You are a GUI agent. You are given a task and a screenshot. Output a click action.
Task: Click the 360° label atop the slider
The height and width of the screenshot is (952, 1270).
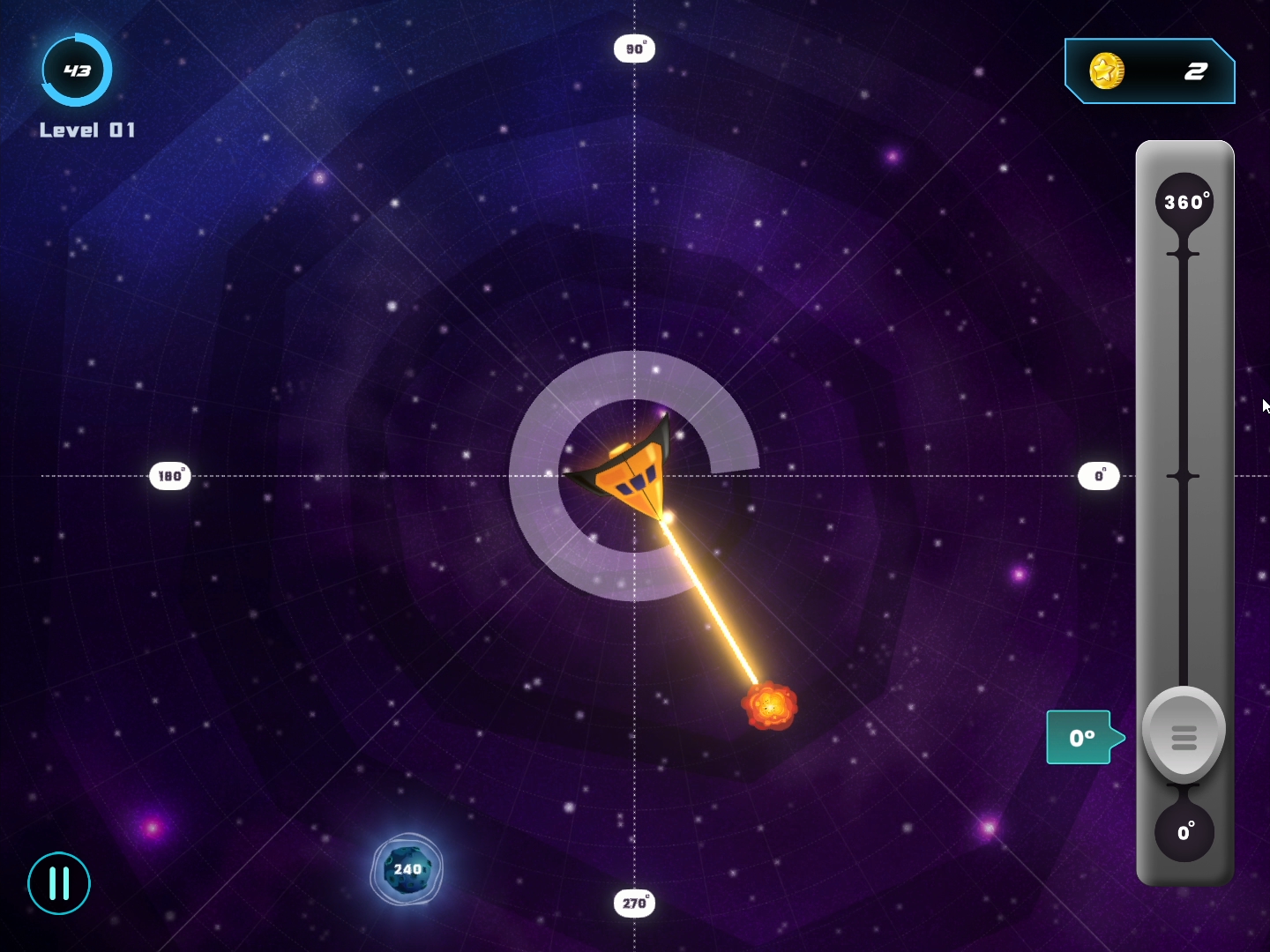point(1185,201)
